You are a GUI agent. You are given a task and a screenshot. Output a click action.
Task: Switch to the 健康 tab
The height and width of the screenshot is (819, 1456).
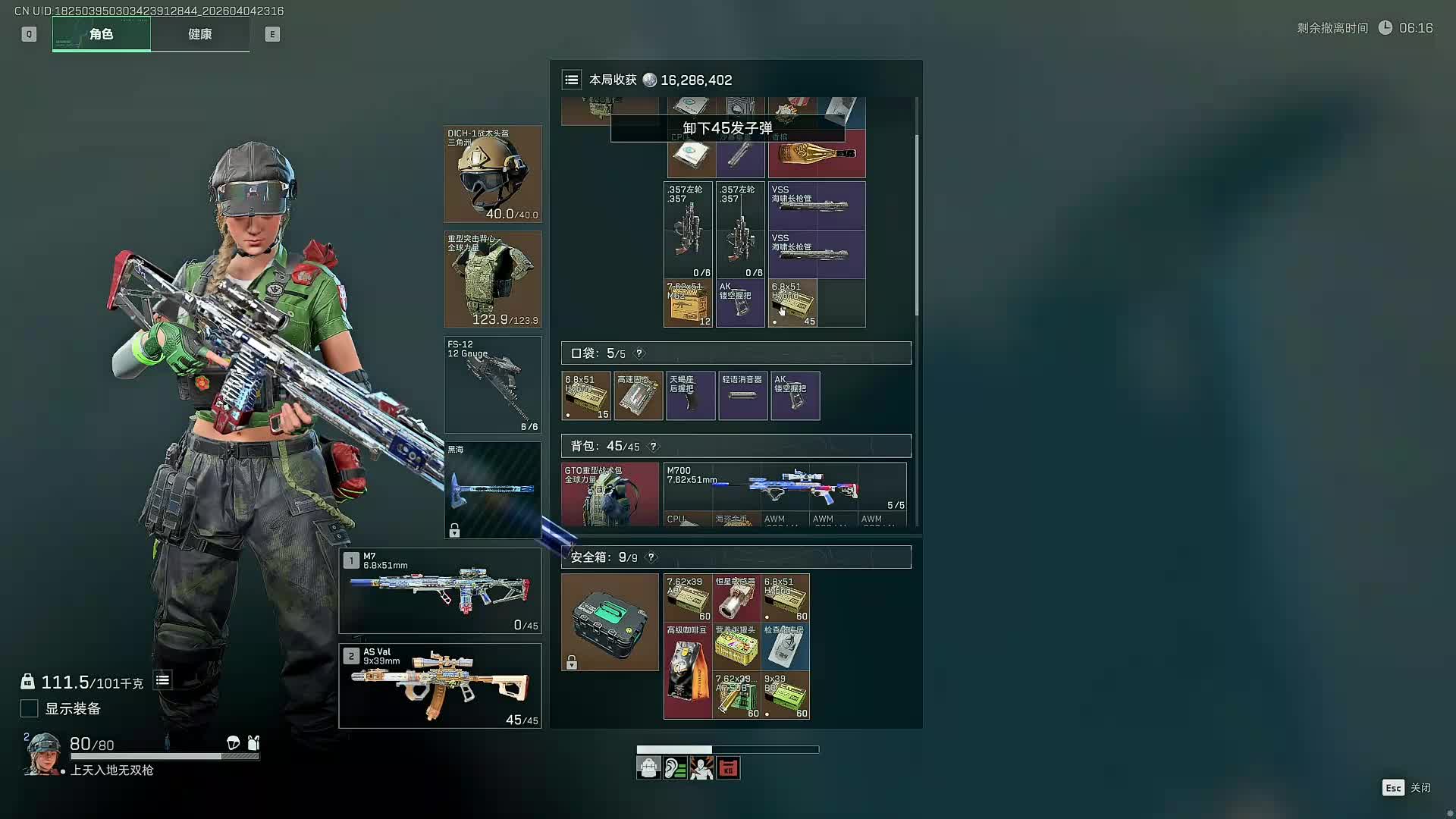[199, 34]
